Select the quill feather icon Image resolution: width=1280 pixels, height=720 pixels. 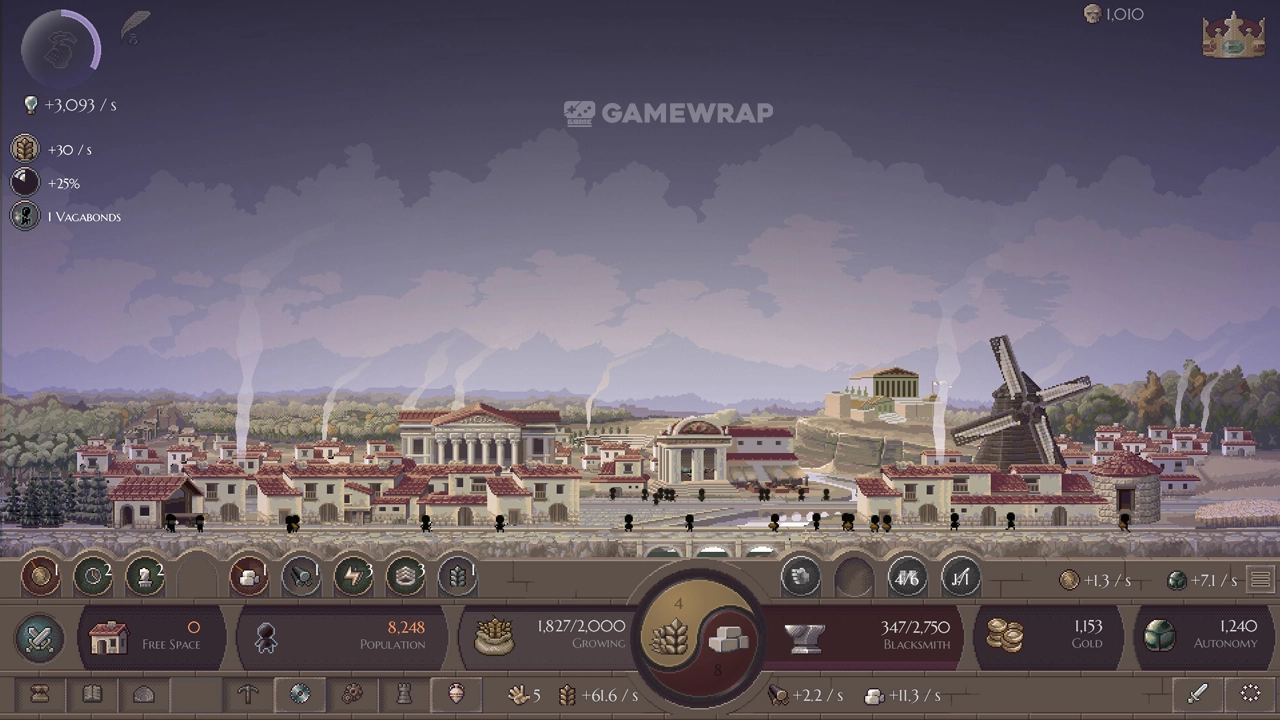(x=135, y=25)
